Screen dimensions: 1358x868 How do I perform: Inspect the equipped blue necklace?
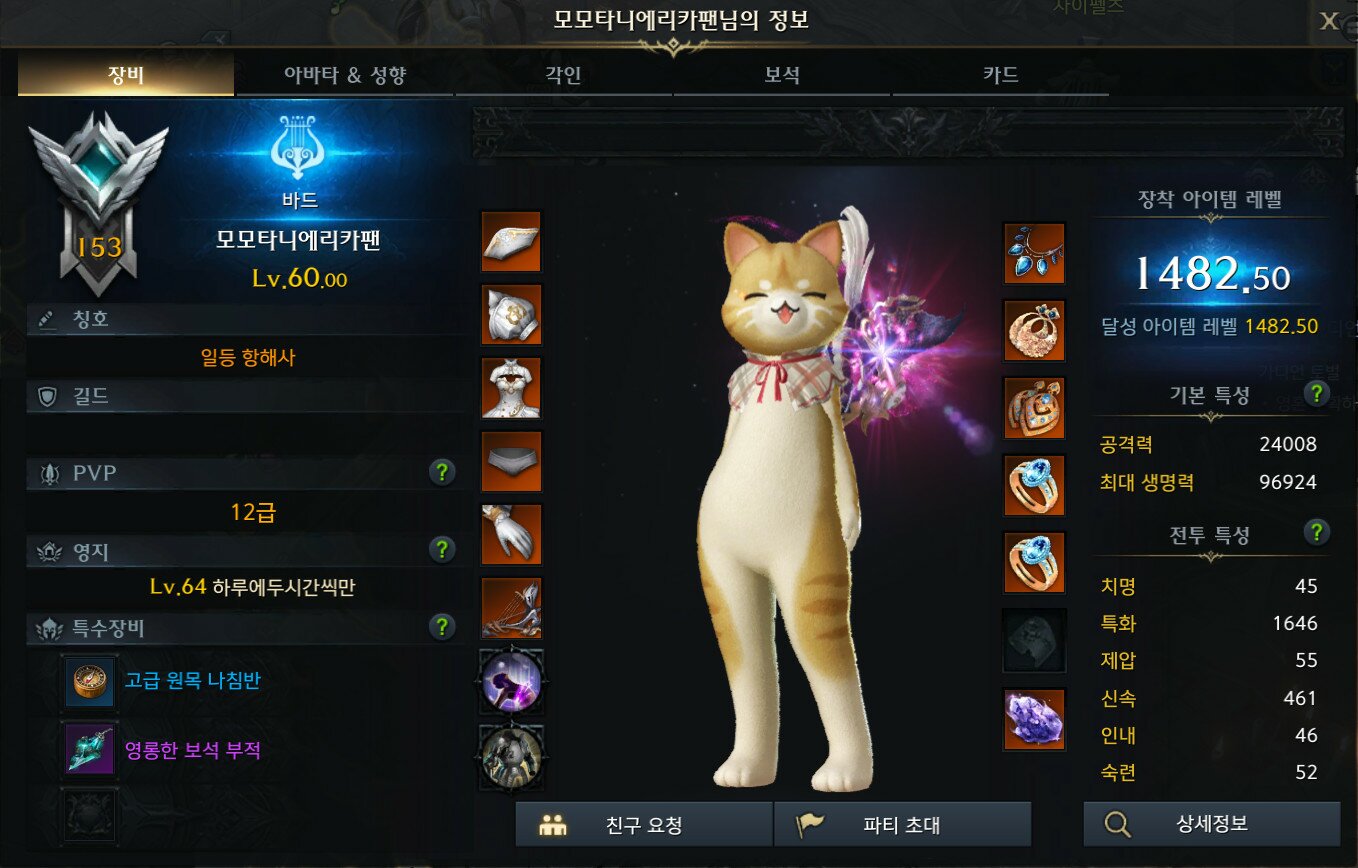pyautogui.click(x=1035, y=253)
